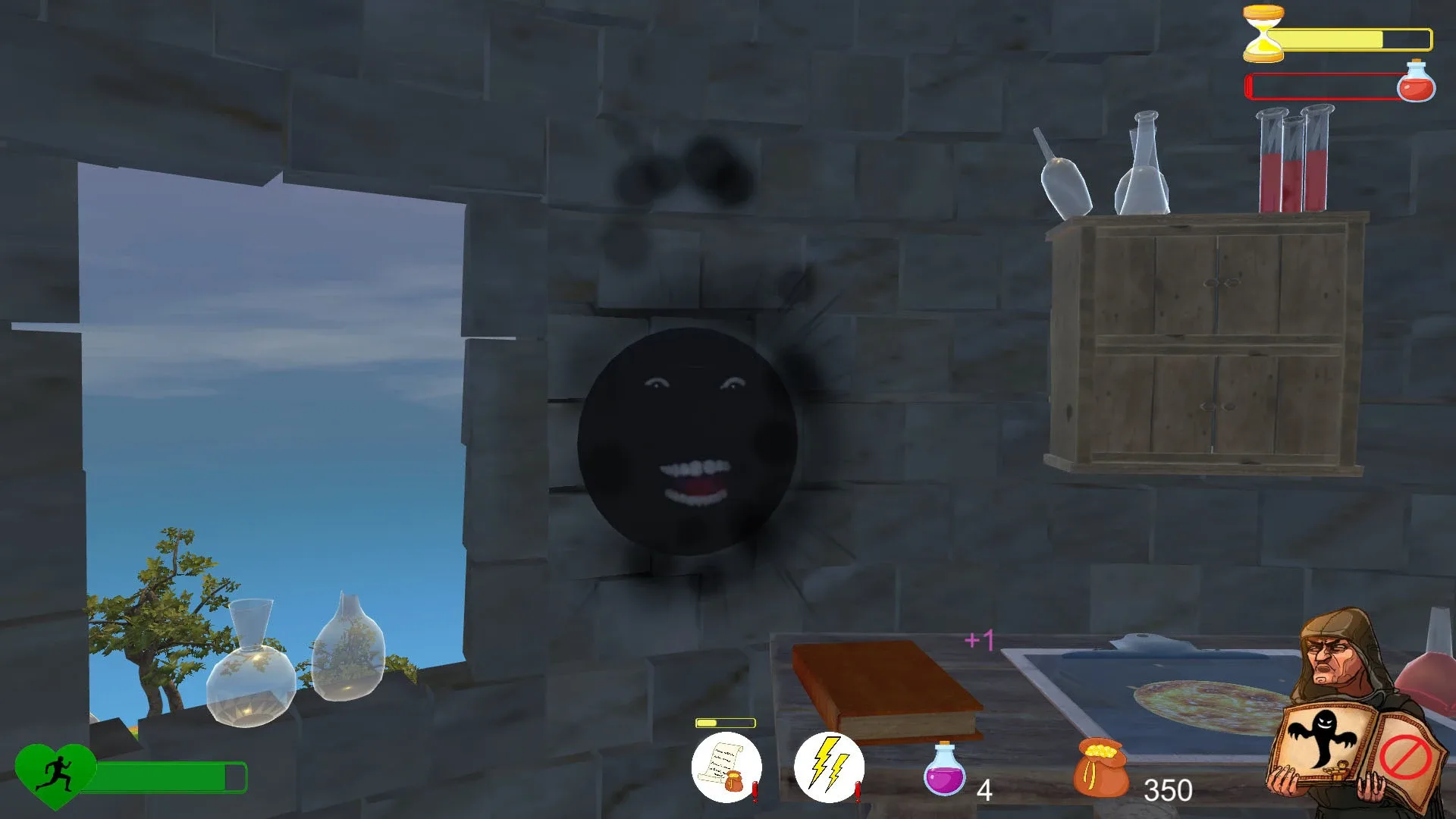Select the scroll contract icon
Screen dimensions: 1456x819
(726, 766)
